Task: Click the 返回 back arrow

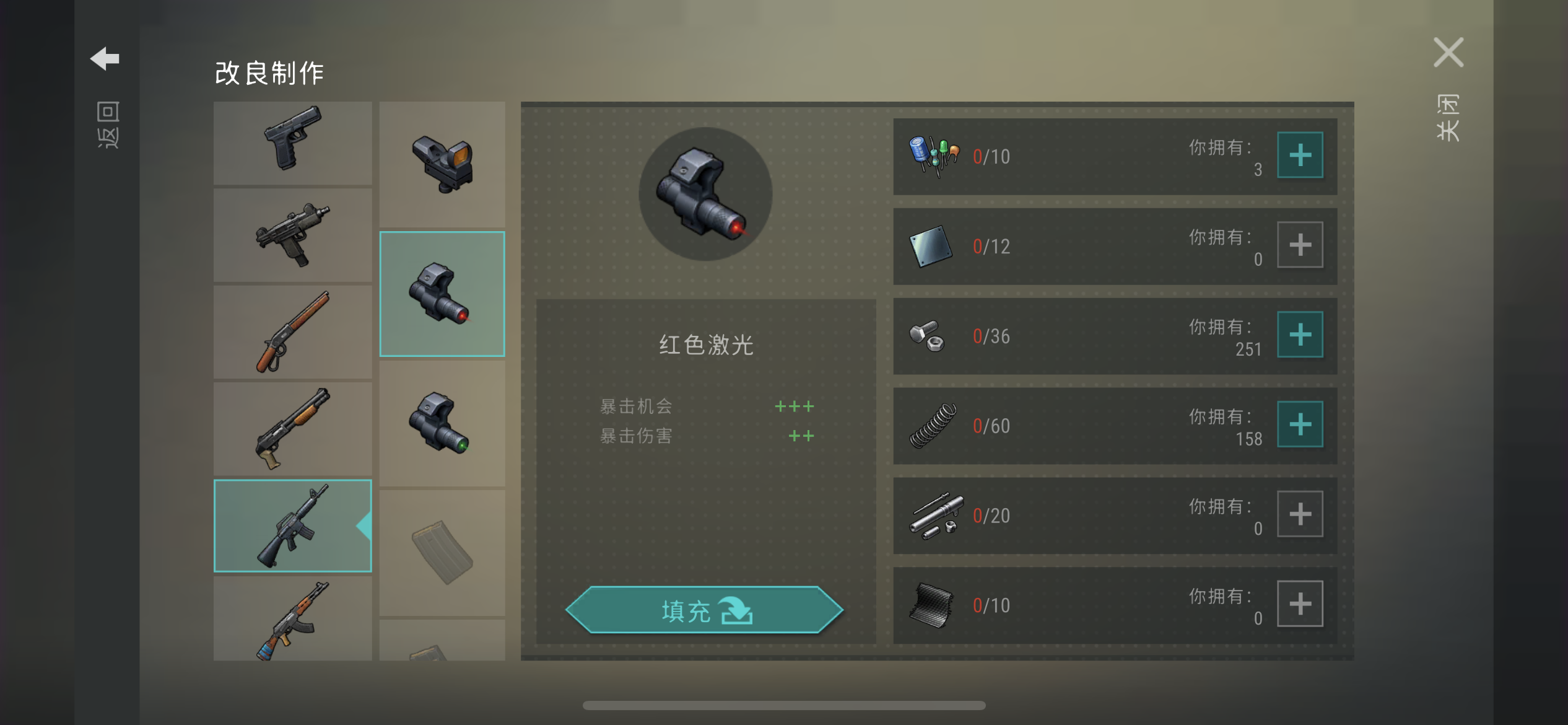Action: tap(106, 58)
